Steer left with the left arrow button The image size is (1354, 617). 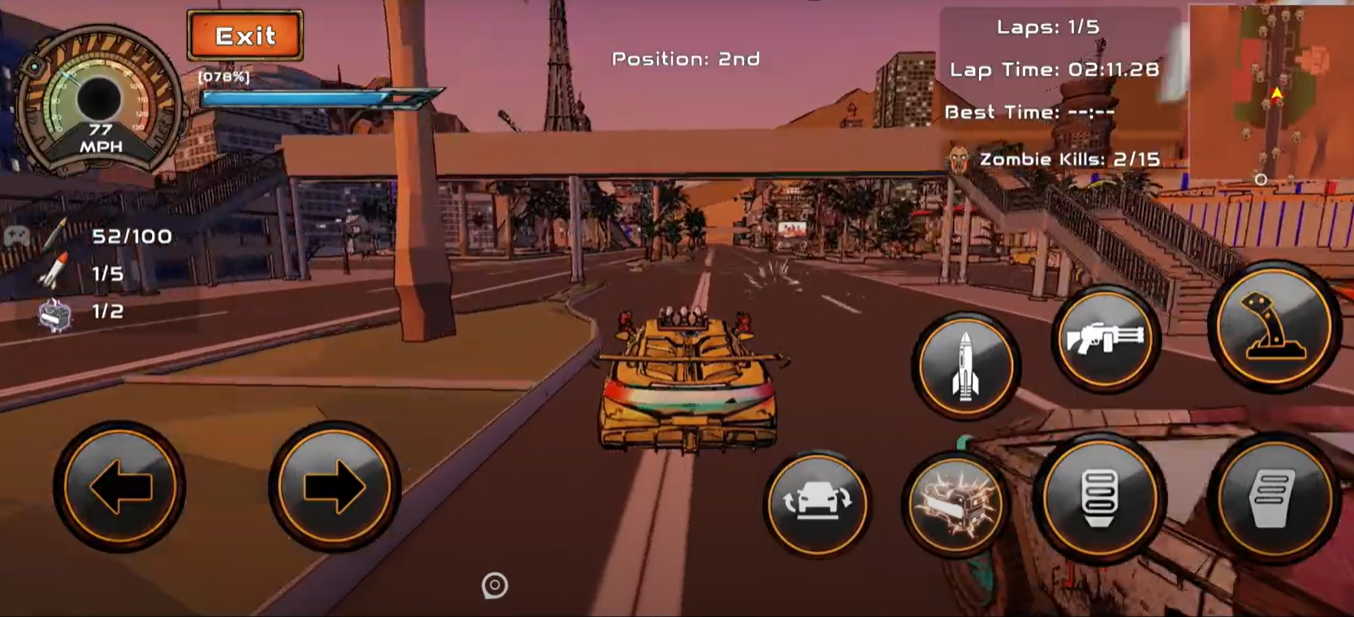pyautogui.click(x=120, y=487)
